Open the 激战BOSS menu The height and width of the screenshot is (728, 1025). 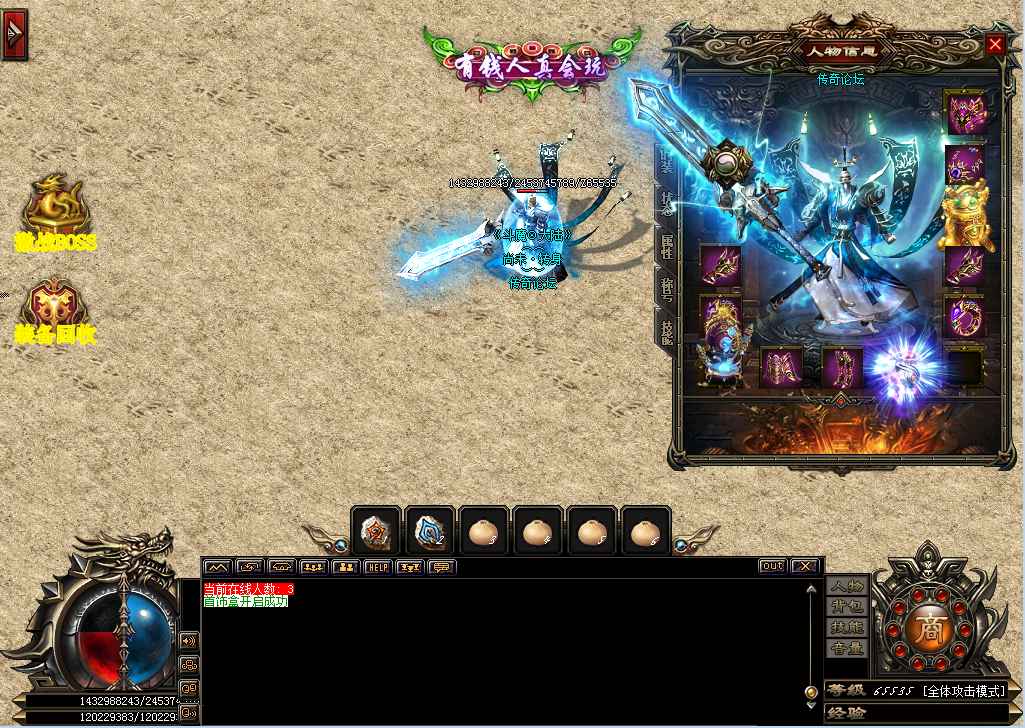point(56,212)
